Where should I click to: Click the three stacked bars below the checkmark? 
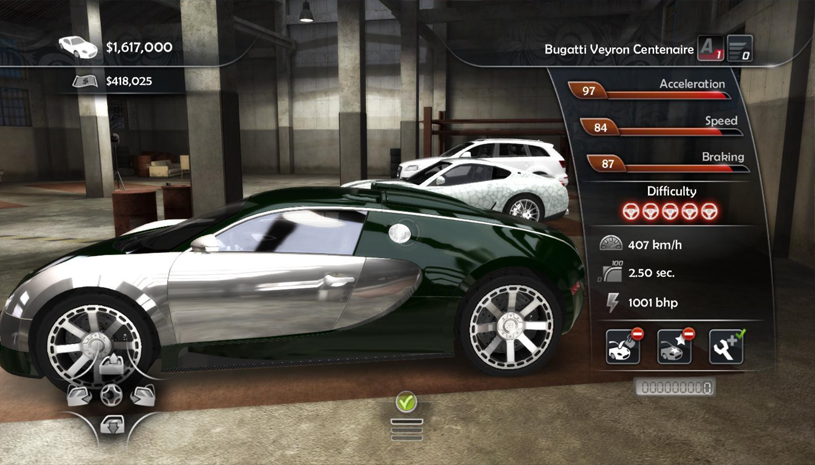406,428
